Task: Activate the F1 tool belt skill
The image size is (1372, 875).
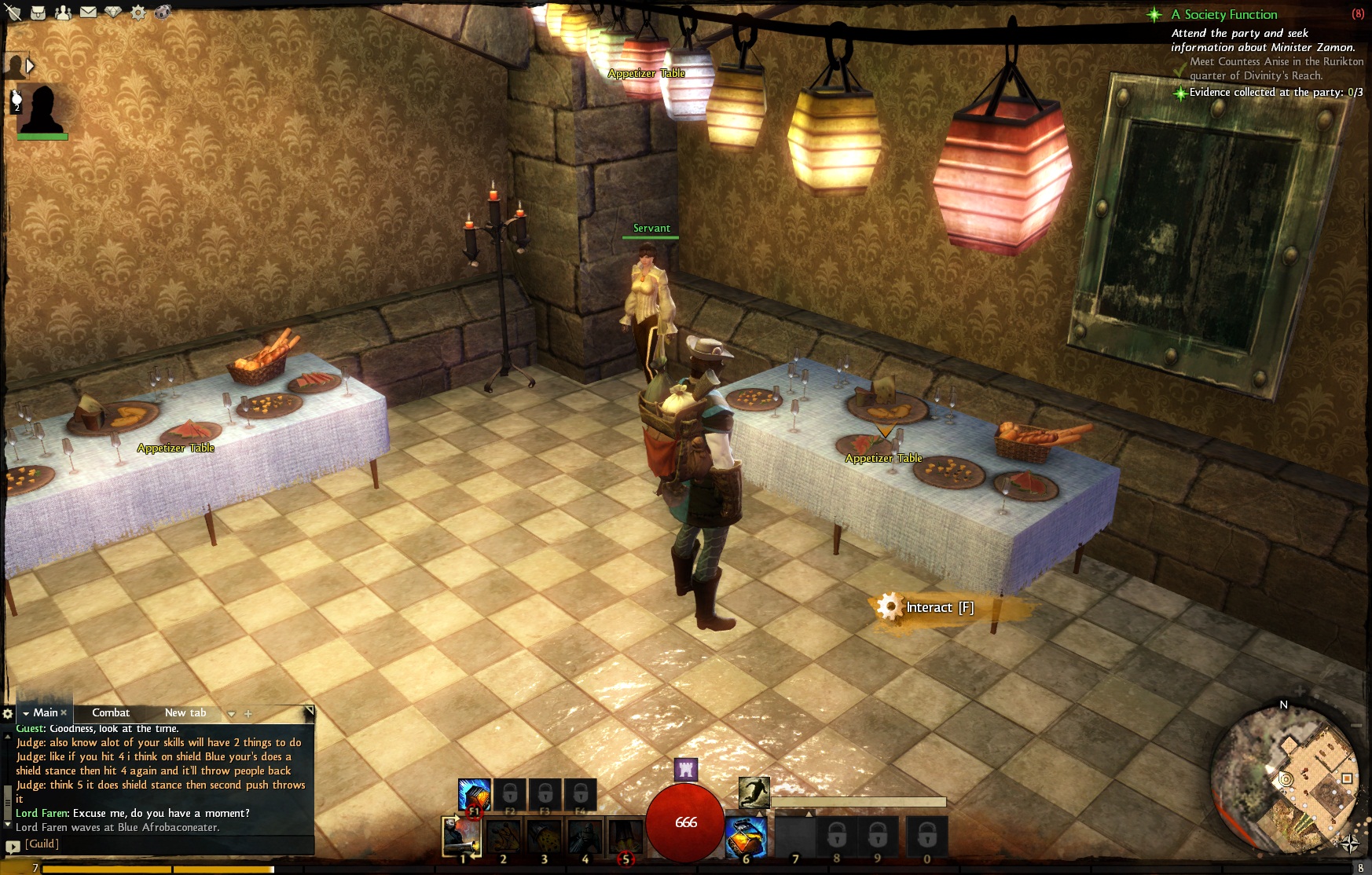Action: [474, 794]
